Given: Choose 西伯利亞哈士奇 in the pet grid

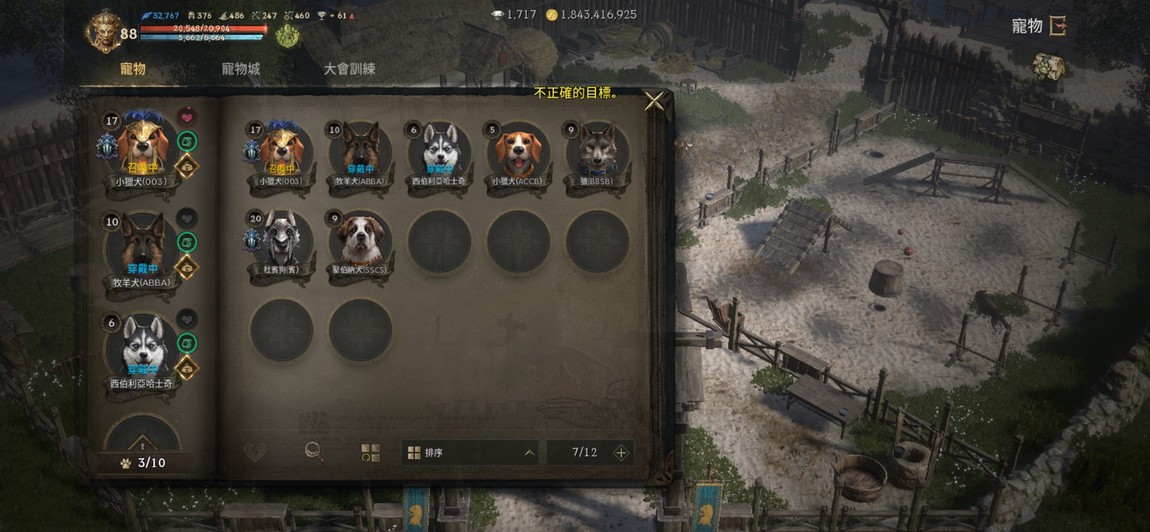Looking at the screenshot, I should click(x=439, y=153).
